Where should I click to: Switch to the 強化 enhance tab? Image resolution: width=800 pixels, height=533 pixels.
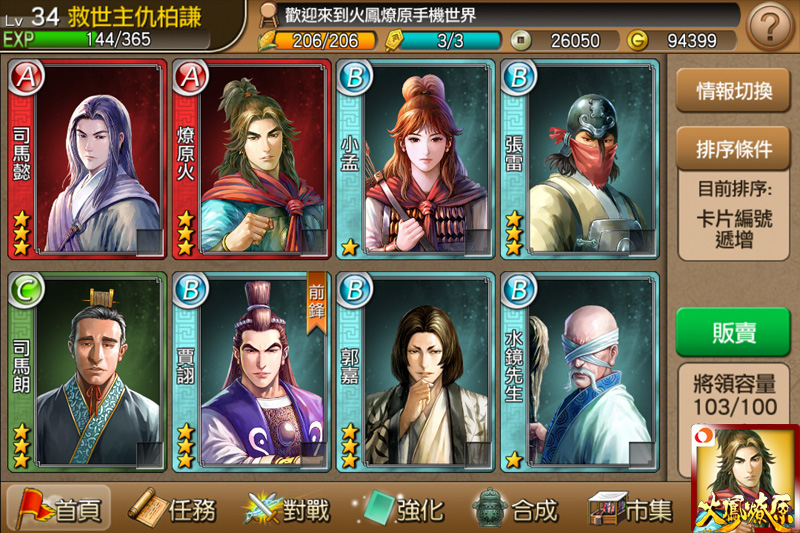(x=404, y=509)
